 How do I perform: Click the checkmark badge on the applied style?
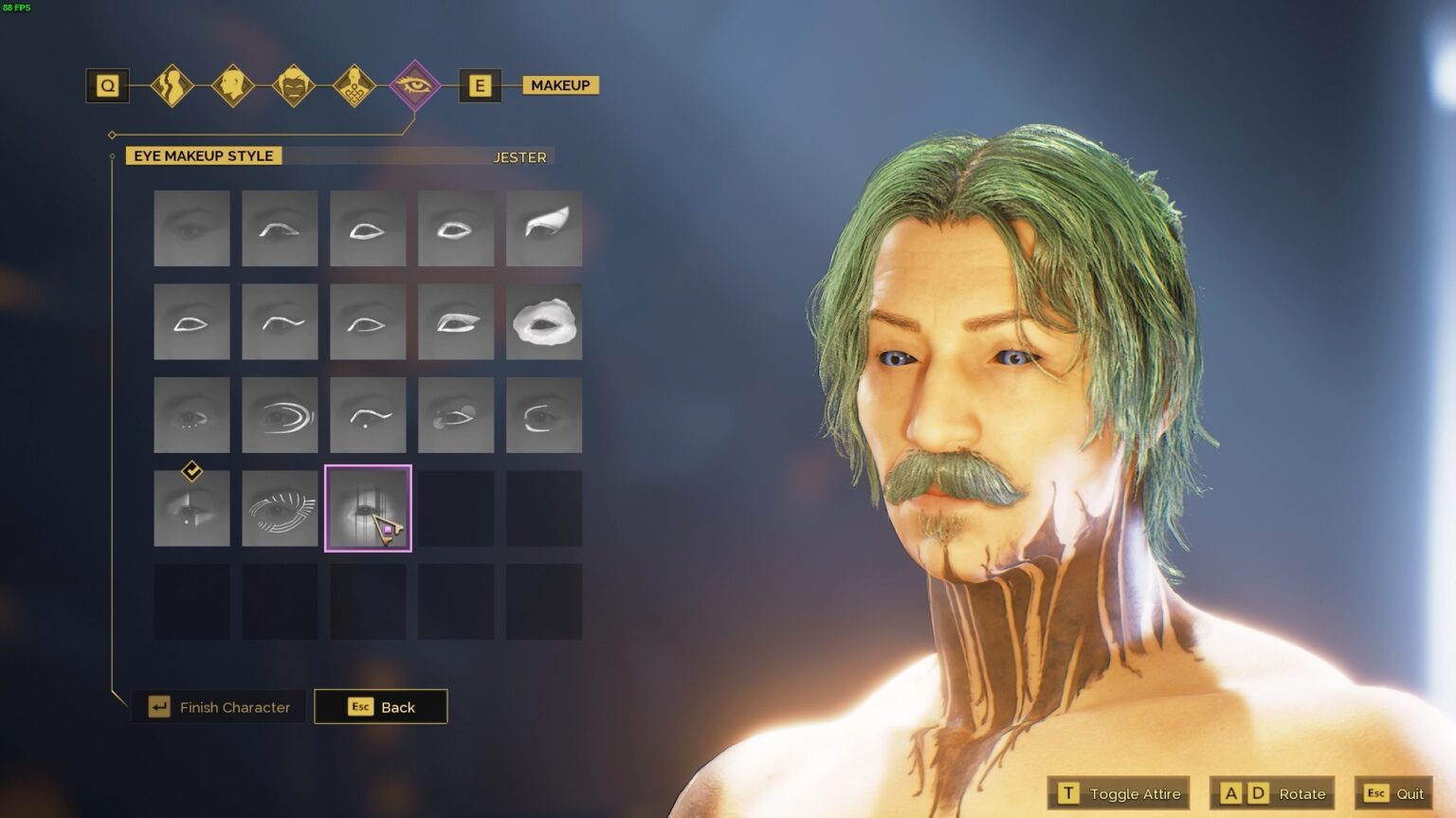coord(191,469)
